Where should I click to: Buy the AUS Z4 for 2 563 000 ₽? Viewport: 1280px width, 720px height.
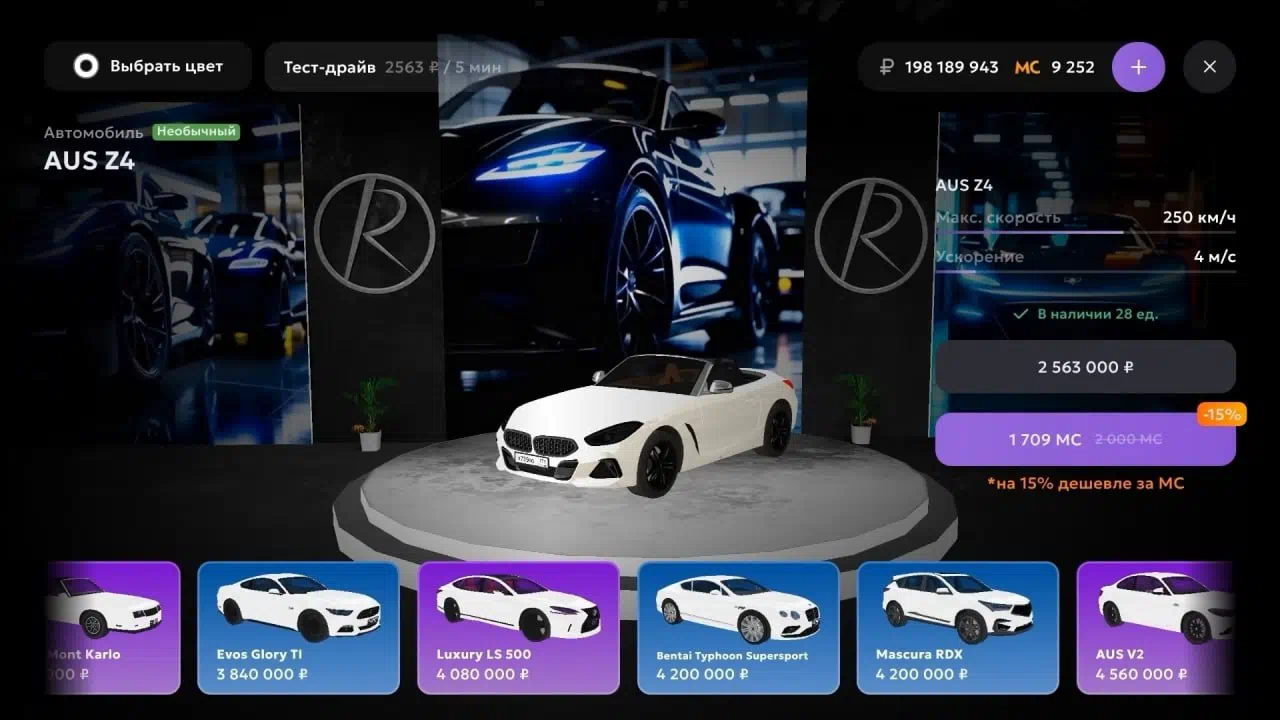click(x=1085, y=367)
